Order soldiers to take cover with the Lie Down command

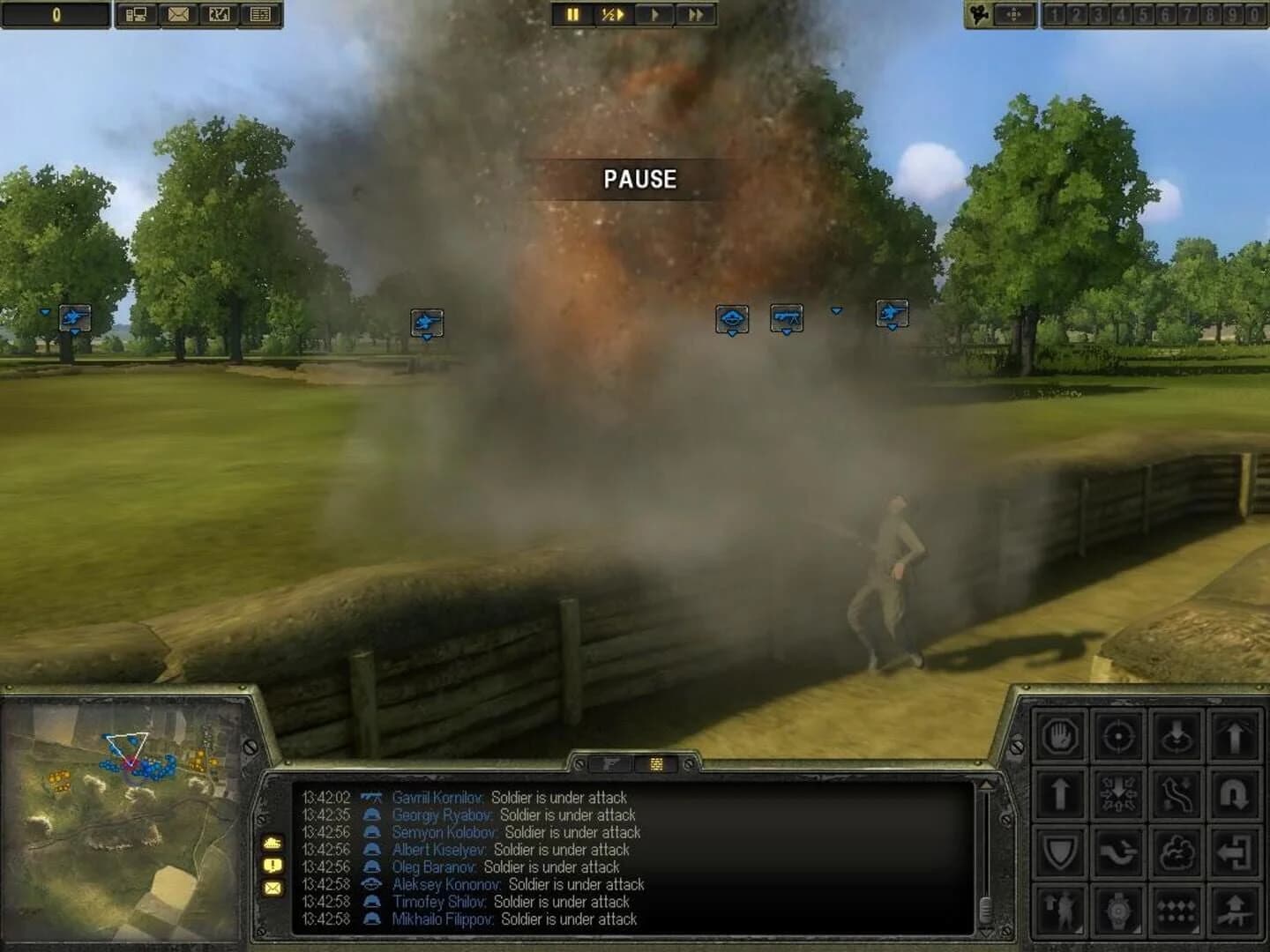point(1177,736)
